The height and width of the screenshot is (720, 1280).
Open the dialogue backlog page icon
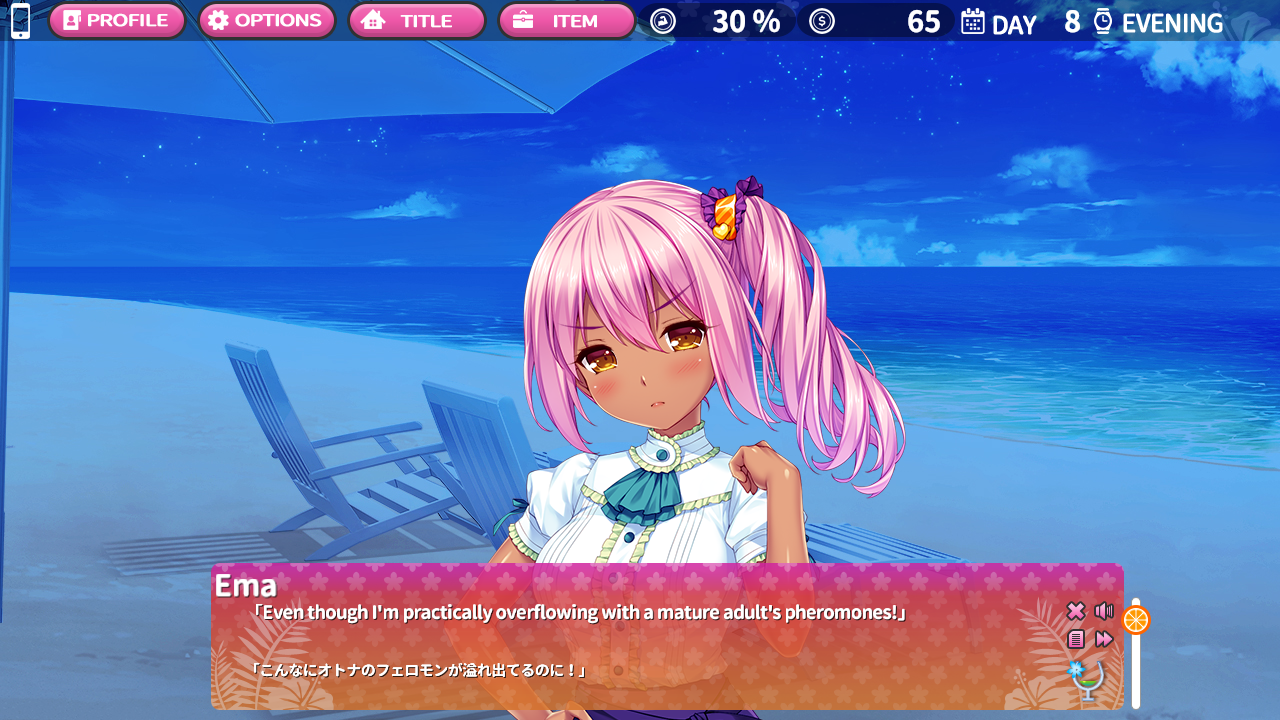coord(1076,639)
